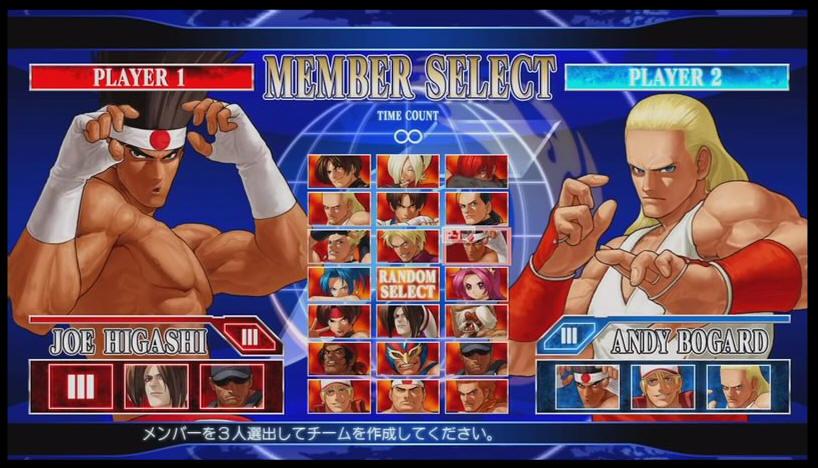Pick sunglasses-and-cap fighter in roster grid
818x468 pixels.
474,358
